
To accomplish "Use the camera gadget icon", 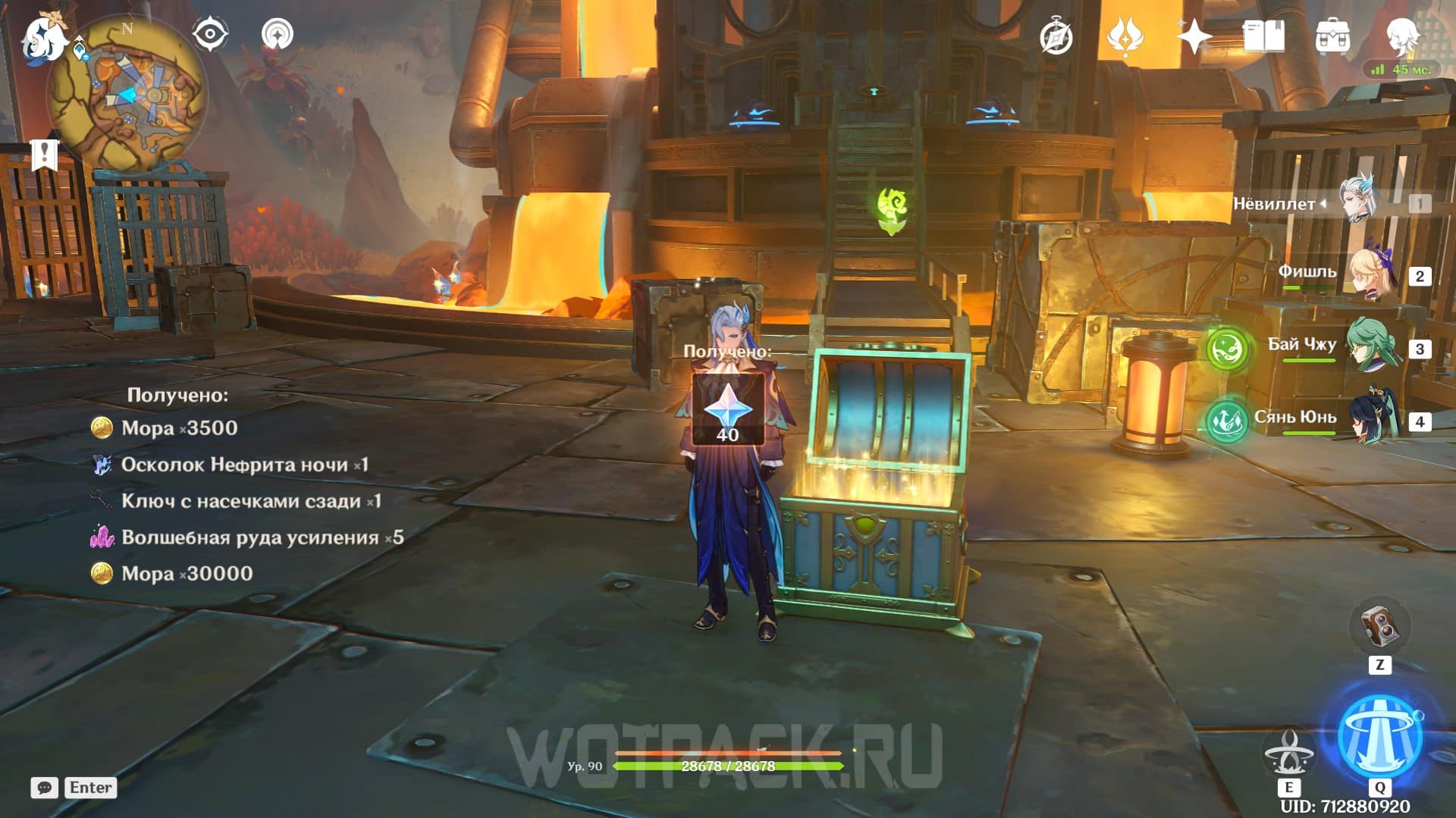I will 1379,627.
